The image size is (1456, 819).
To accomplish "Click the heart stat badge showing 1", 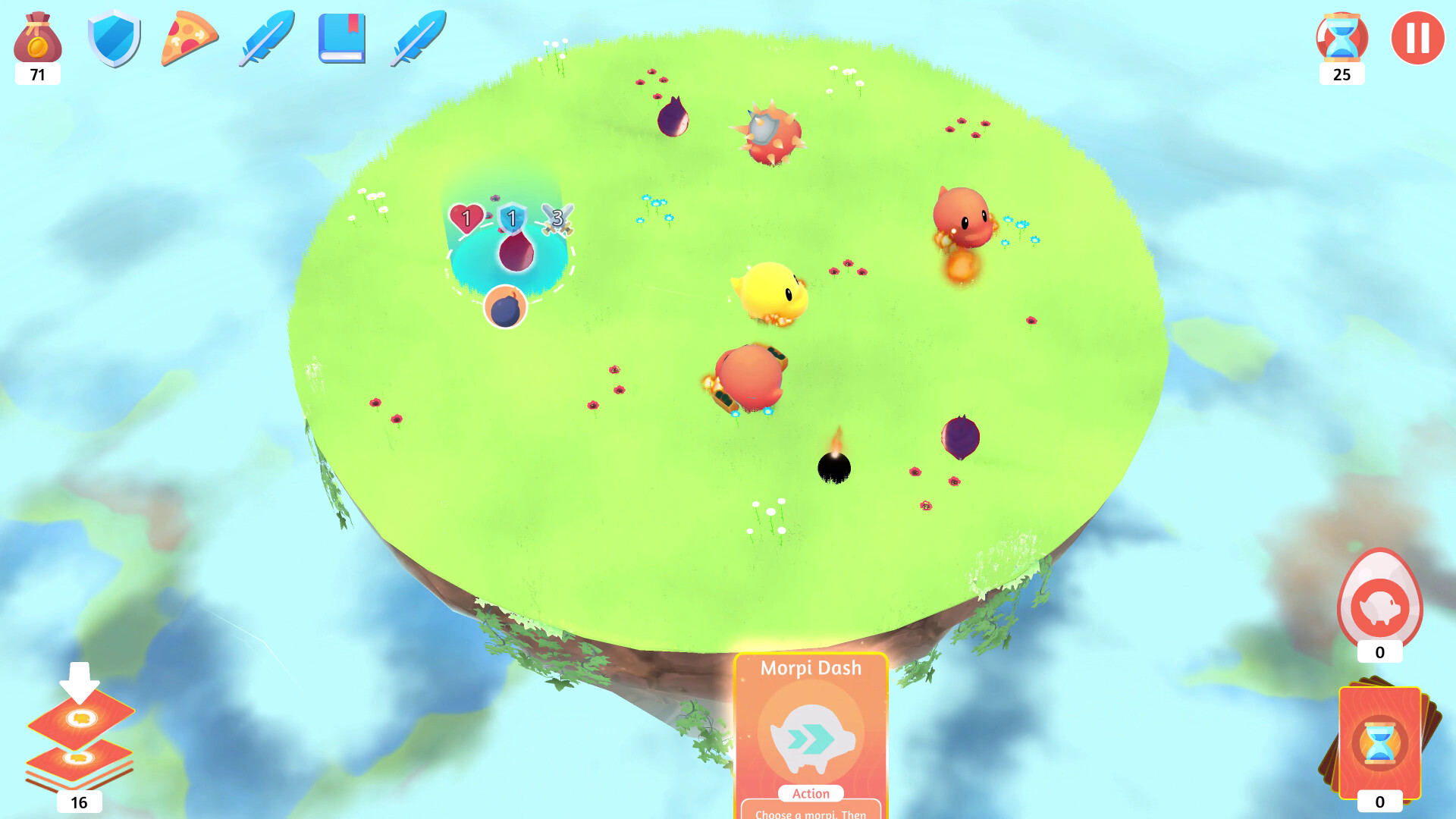I will [x=467, y=219].
